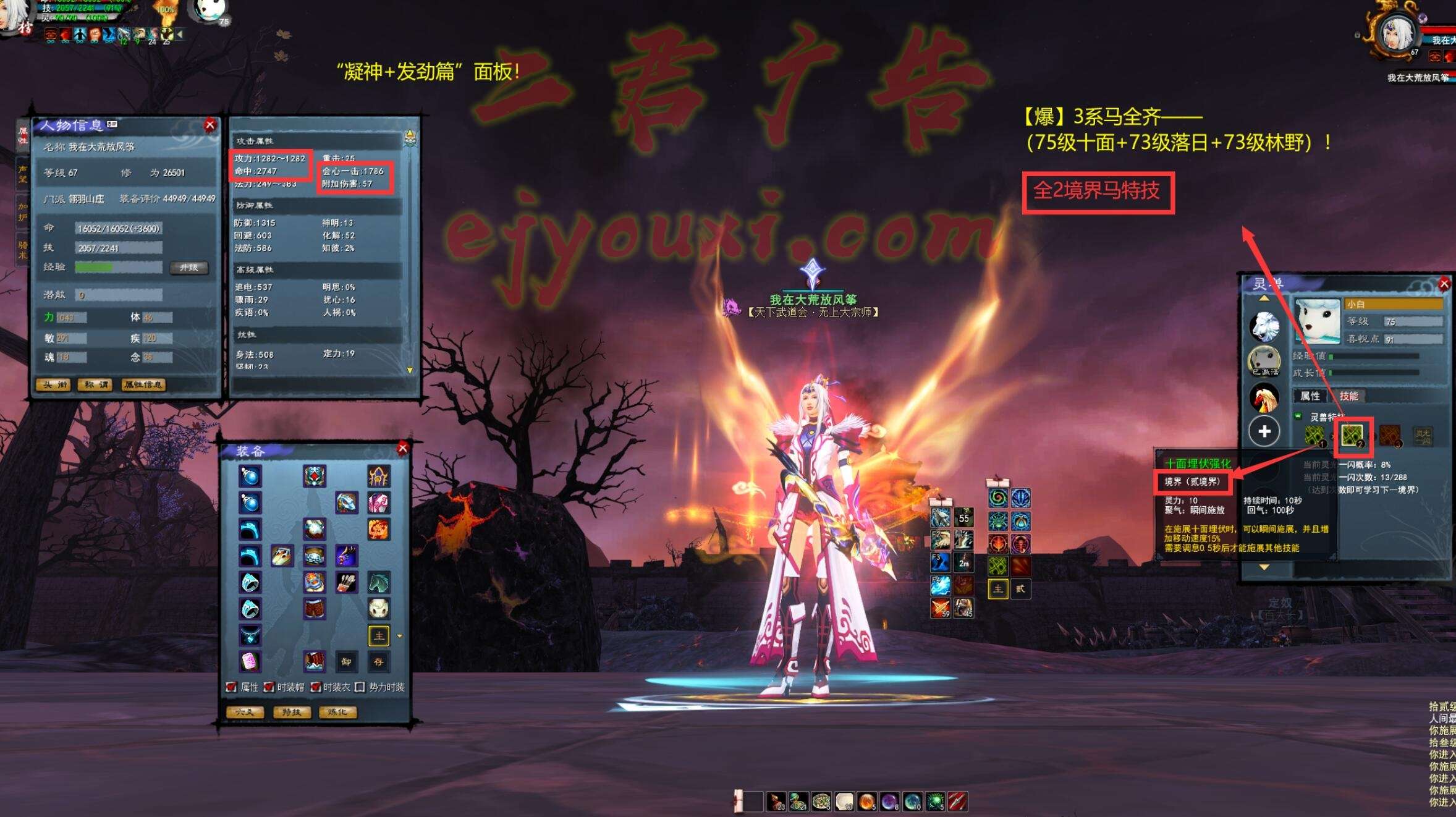Select the 称谓 button in character info
Image resolution: width=1456 pixels, height=817 pixels.
[x=96, y=385]
